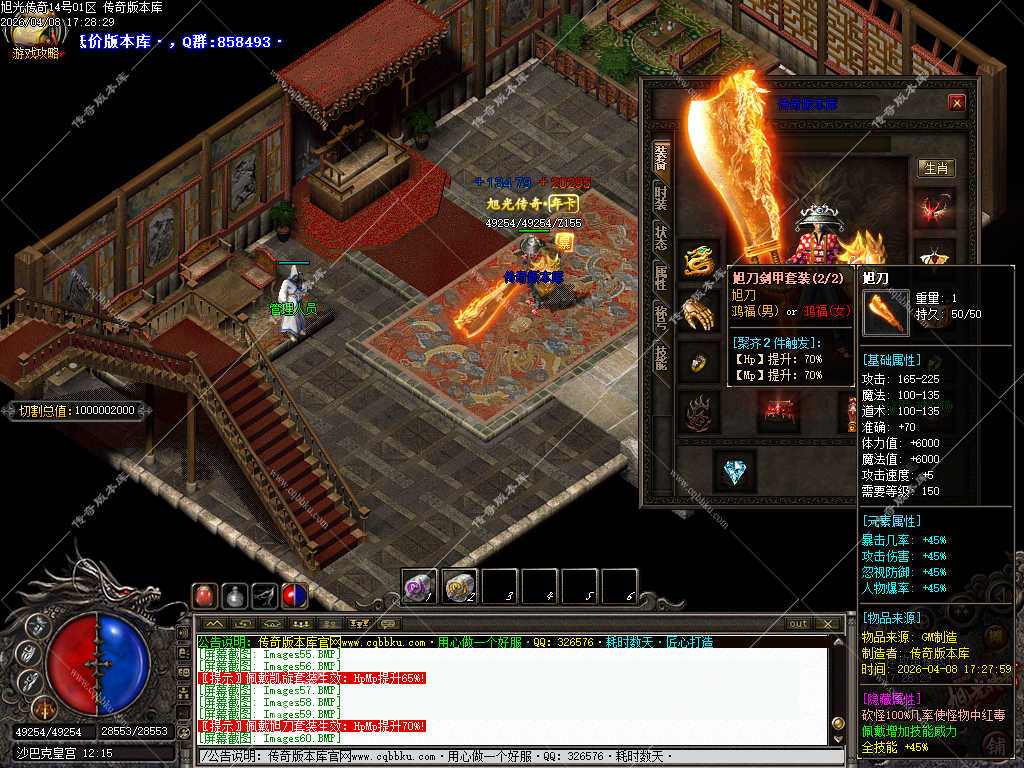This screenshot has width=1024, height=768.
Task: Open the 生肖 zodiac button
Action: pos(936,168)
